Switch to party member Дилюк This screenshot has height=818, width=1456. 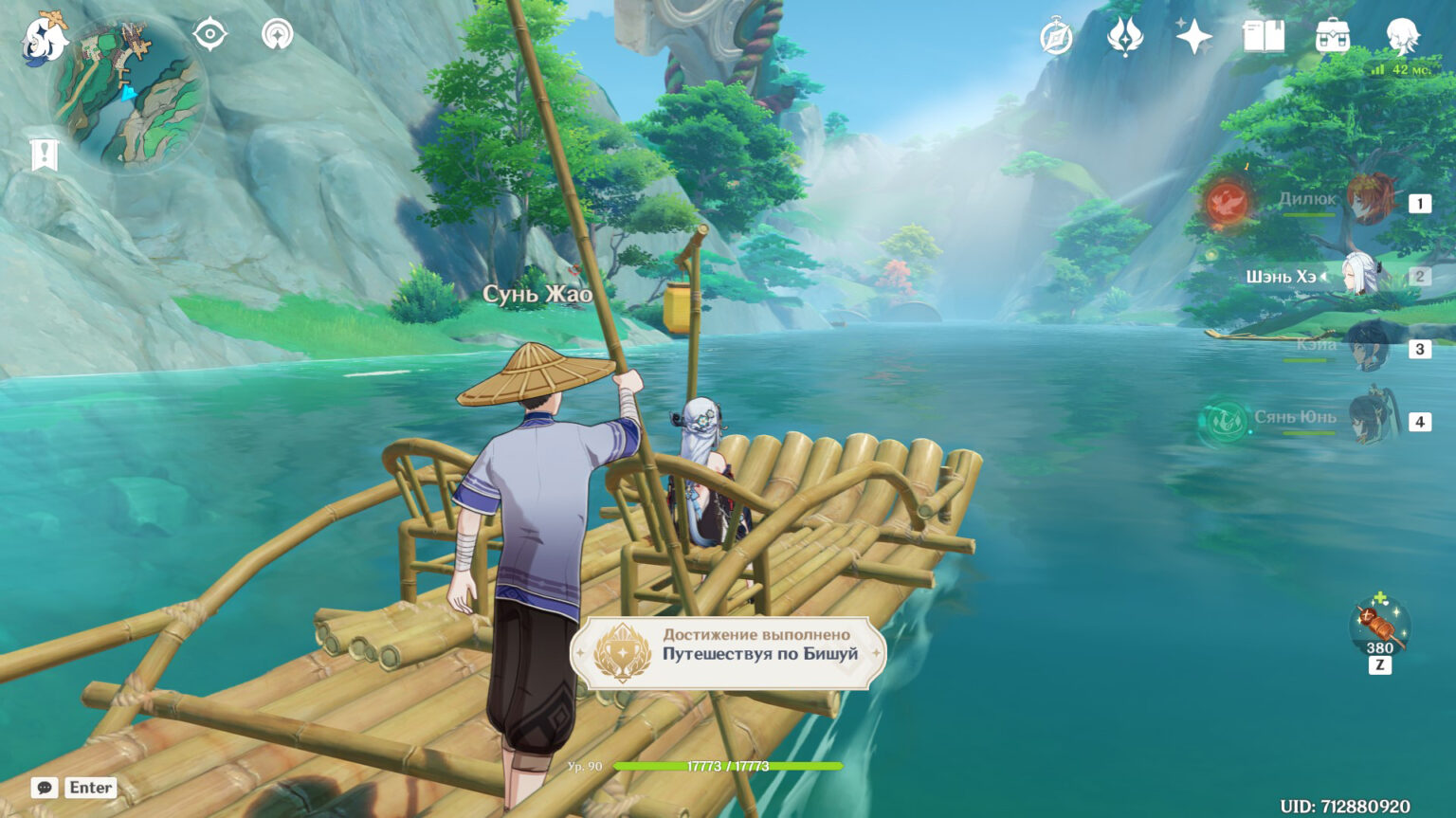point(1370,200)
